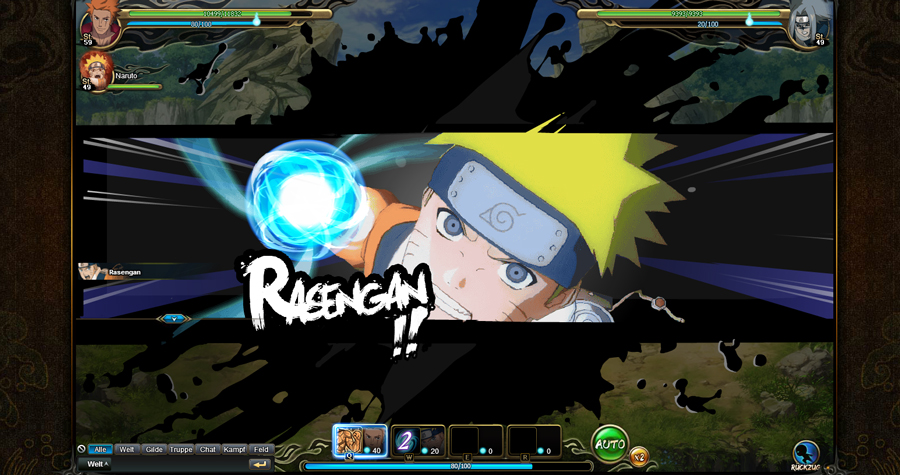900x475 pixels.
Task: Open the Gilde chat tab
Action: 154,450
